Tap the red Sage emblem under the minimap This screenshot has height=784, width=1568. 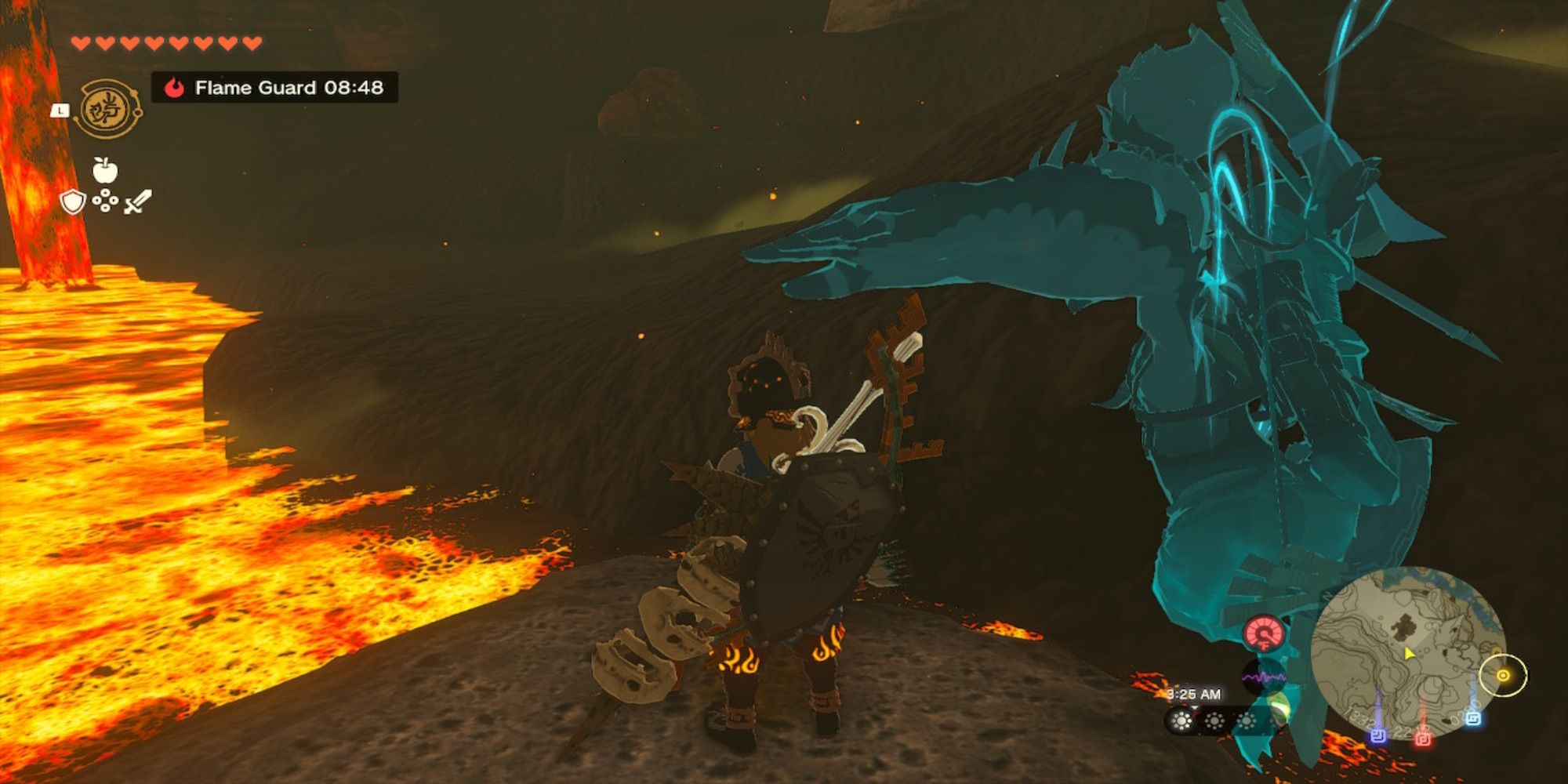pyautogui.click(x=1423, y=738)
